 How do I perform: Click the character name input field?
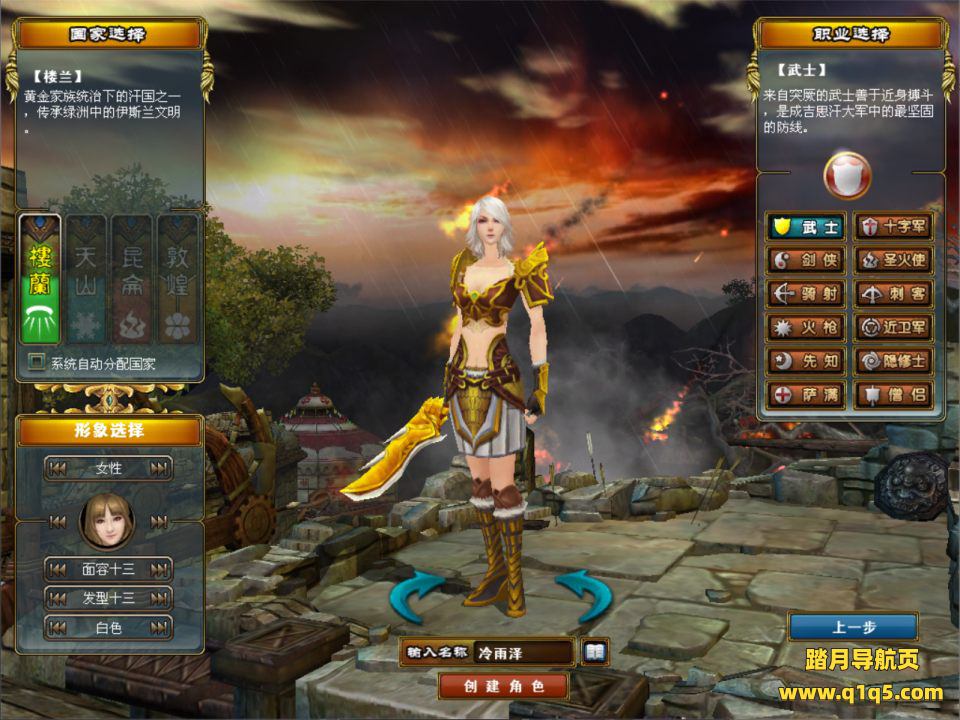pos(523,653)
